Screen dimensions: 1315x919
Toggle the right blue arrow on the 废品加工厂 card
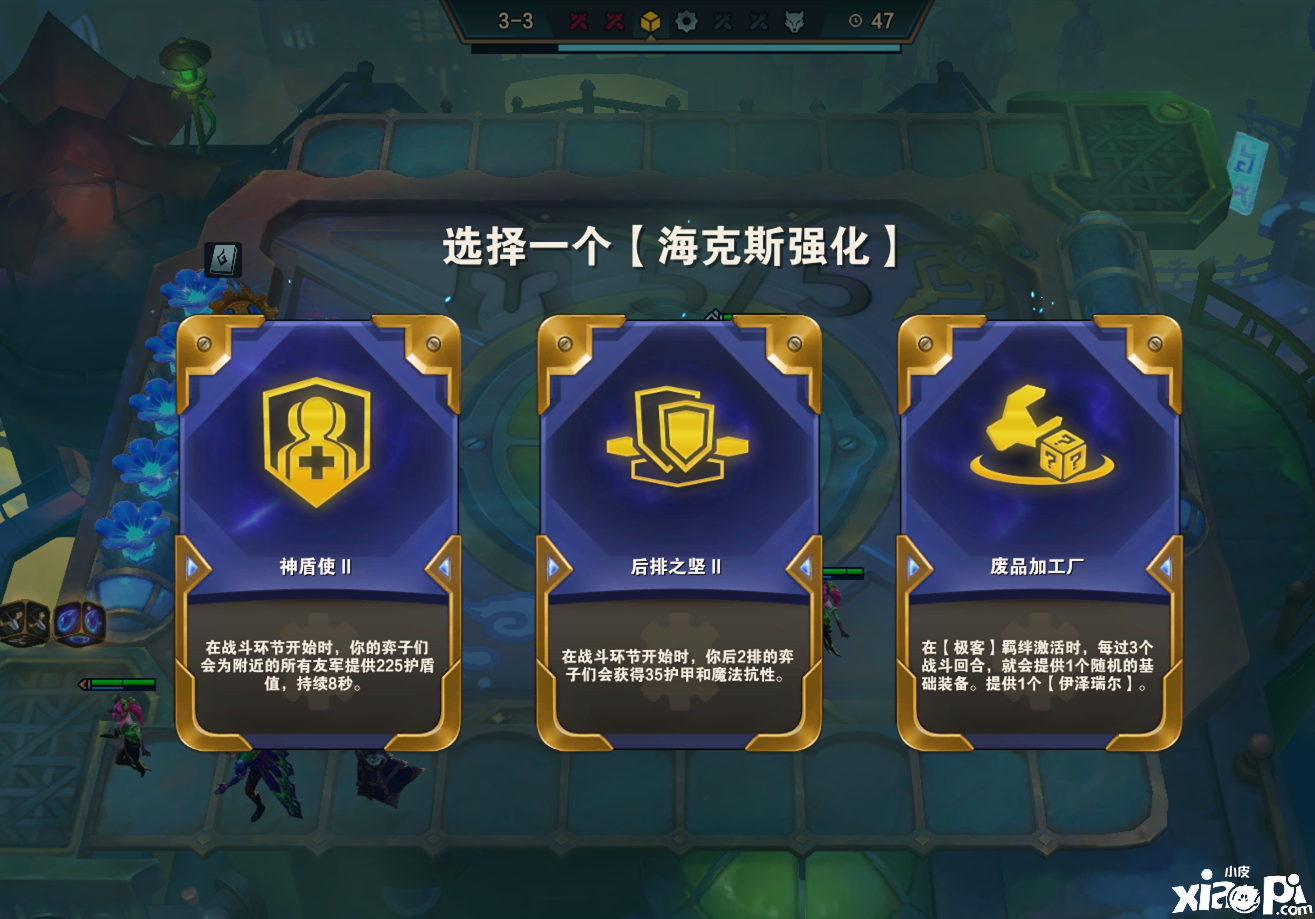[1165, 568]
